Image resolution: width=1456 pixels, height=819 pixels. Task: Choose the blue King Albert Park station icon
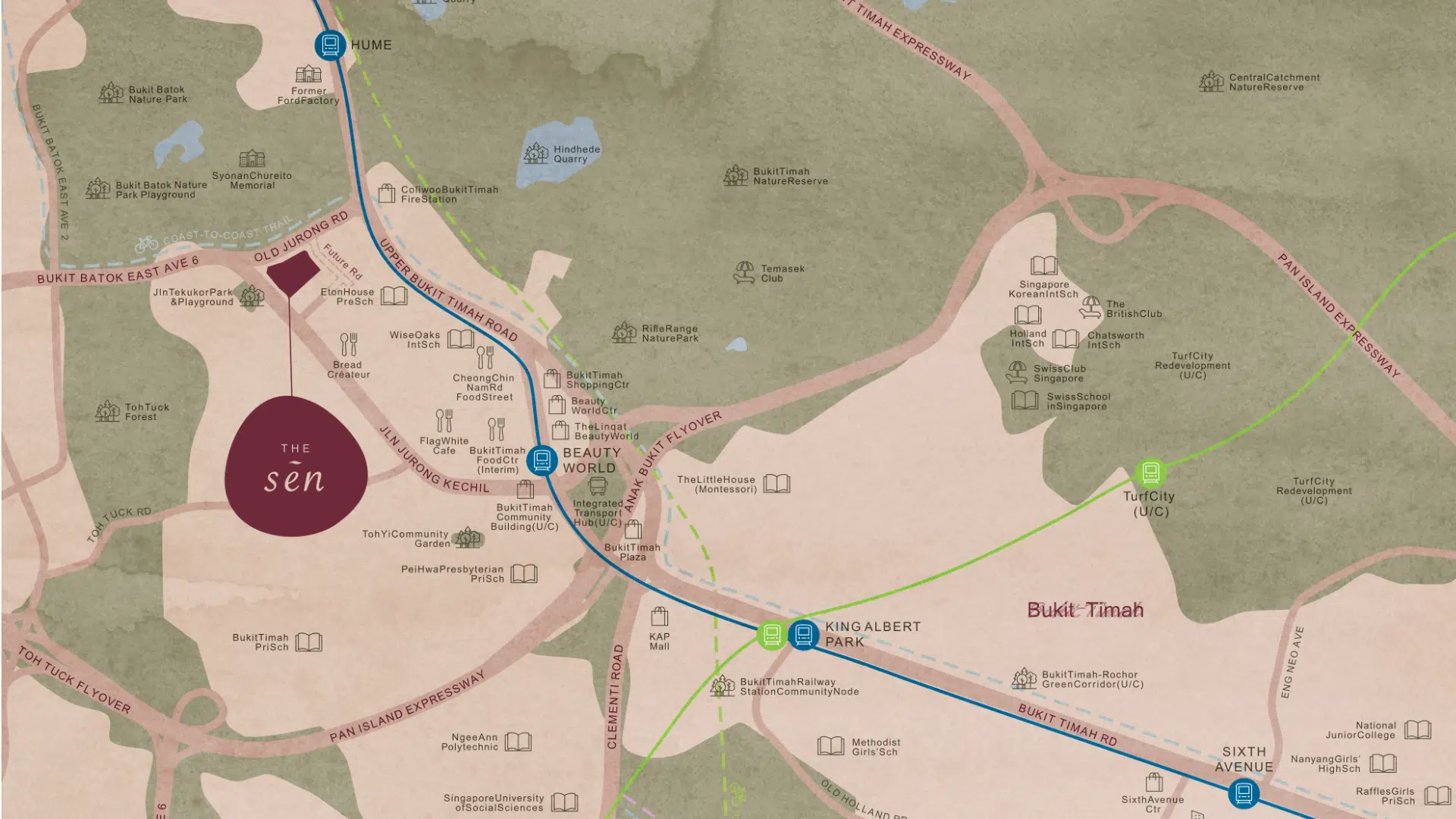coord(803,634)
